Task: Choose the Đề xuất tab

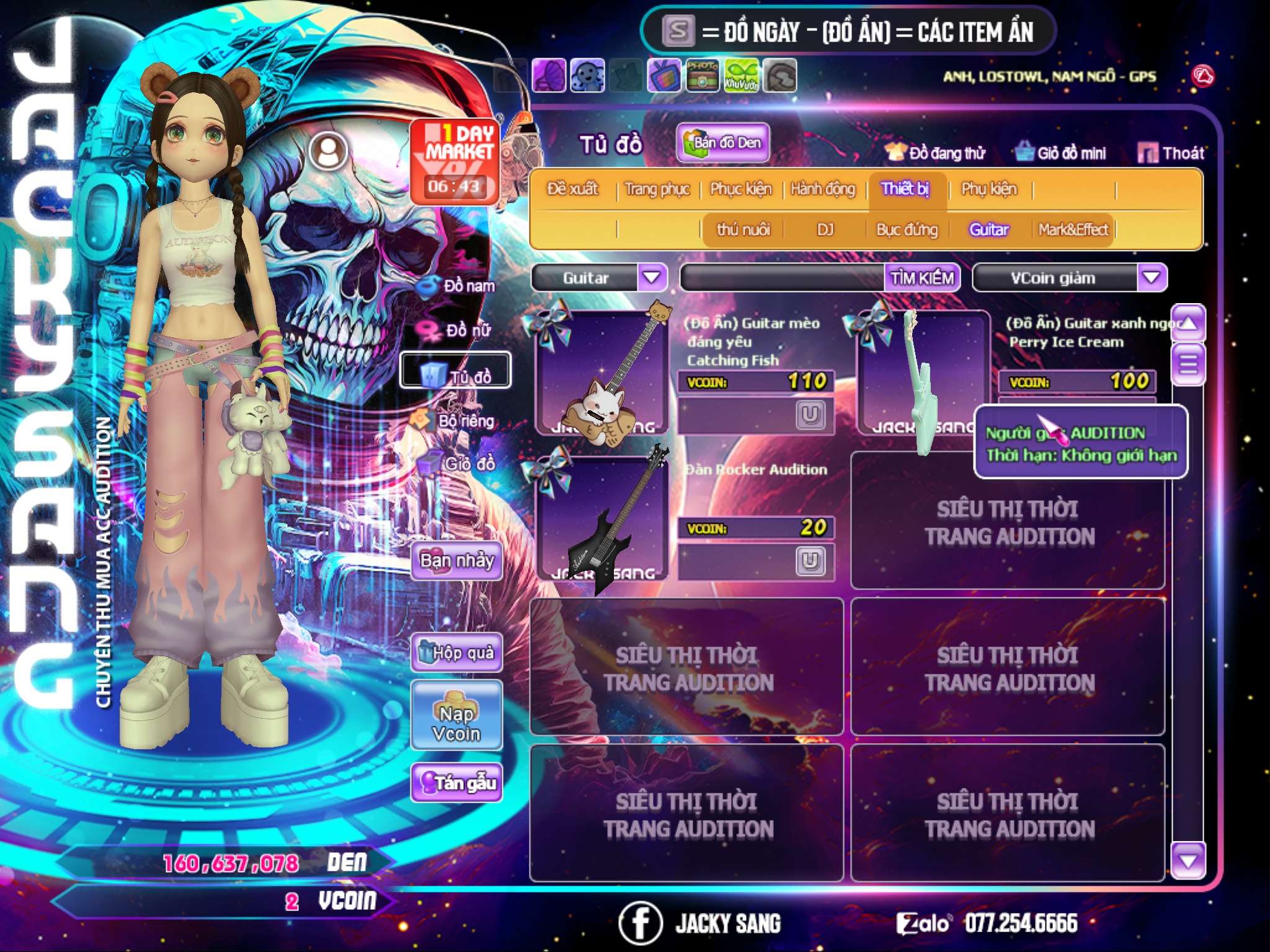Action: [x=572, y=189]
